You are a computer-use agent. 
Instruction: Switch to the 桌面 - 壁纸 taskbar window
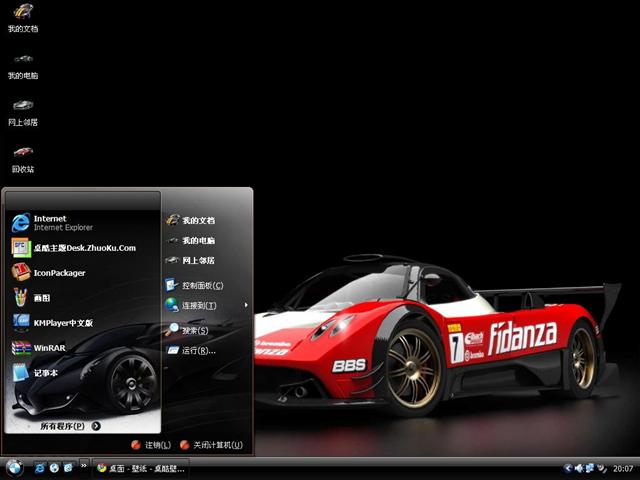point(140,467)
